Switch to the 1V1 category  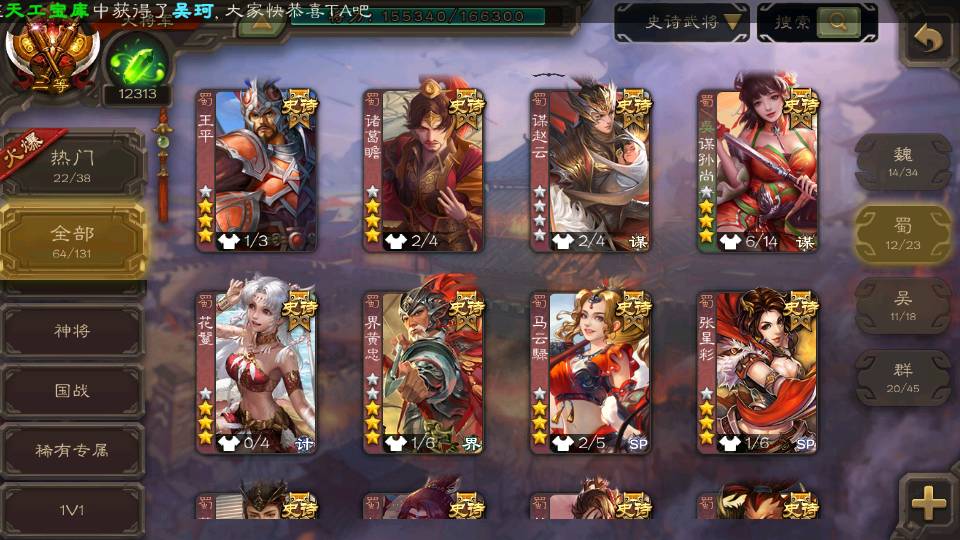72,510
